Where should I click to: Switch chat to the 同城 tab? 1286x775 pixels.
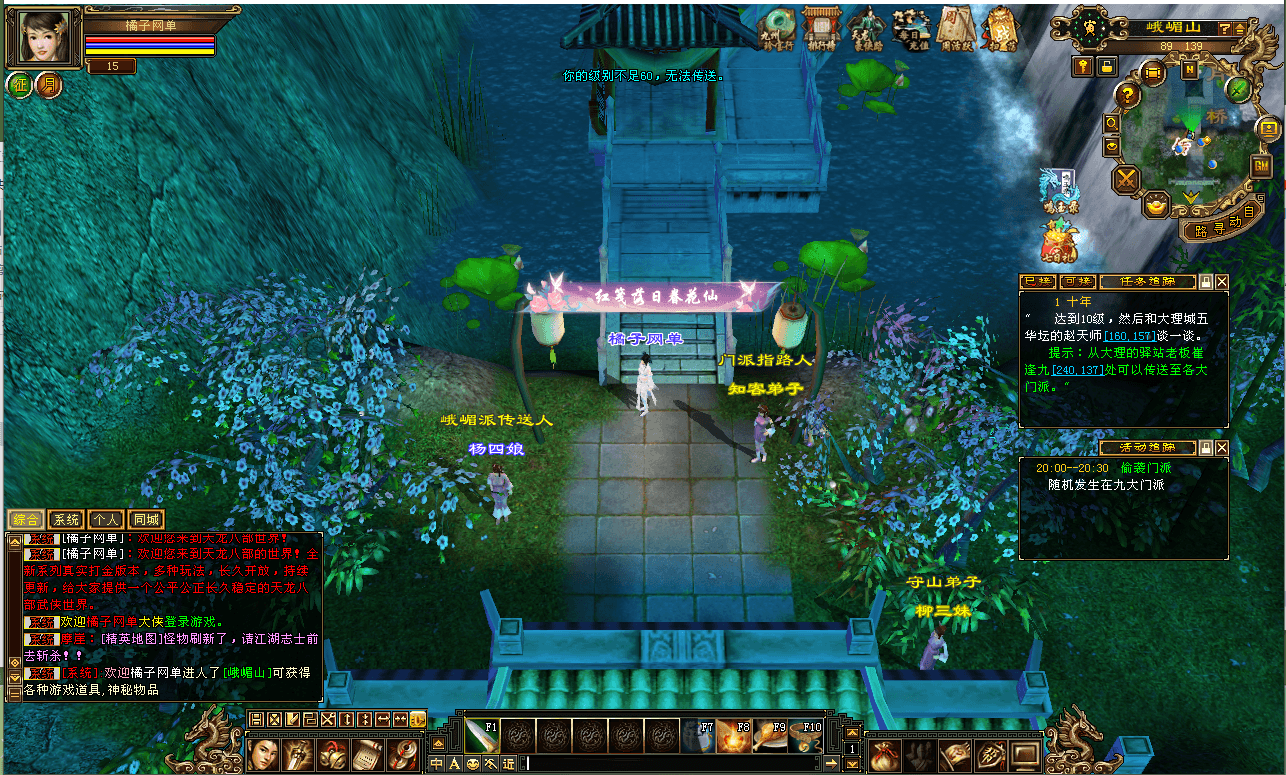coord(146,520)
